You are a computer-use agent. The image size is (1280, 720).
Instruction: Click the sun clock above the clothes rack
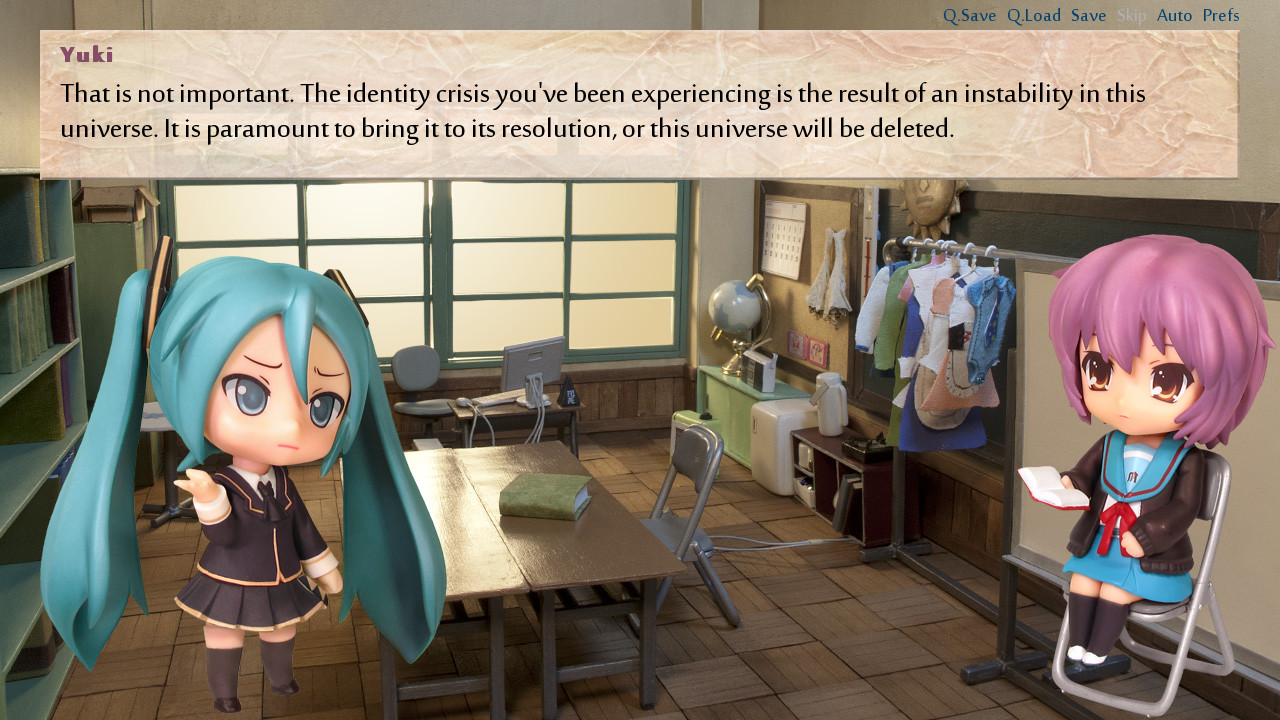[930, 200]
